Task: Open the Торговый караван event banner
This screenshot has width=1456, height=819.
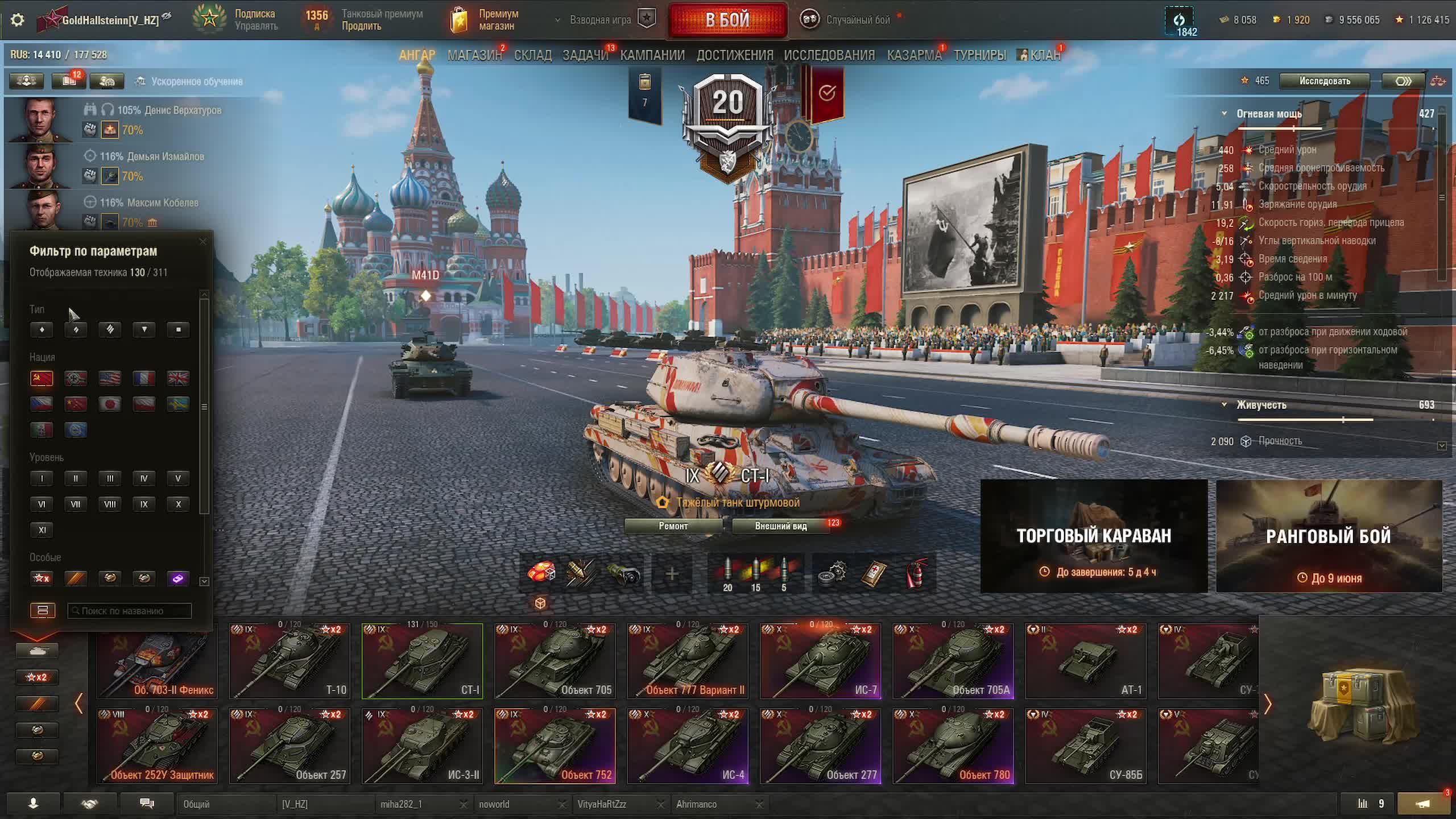Action: point(1093,536)
